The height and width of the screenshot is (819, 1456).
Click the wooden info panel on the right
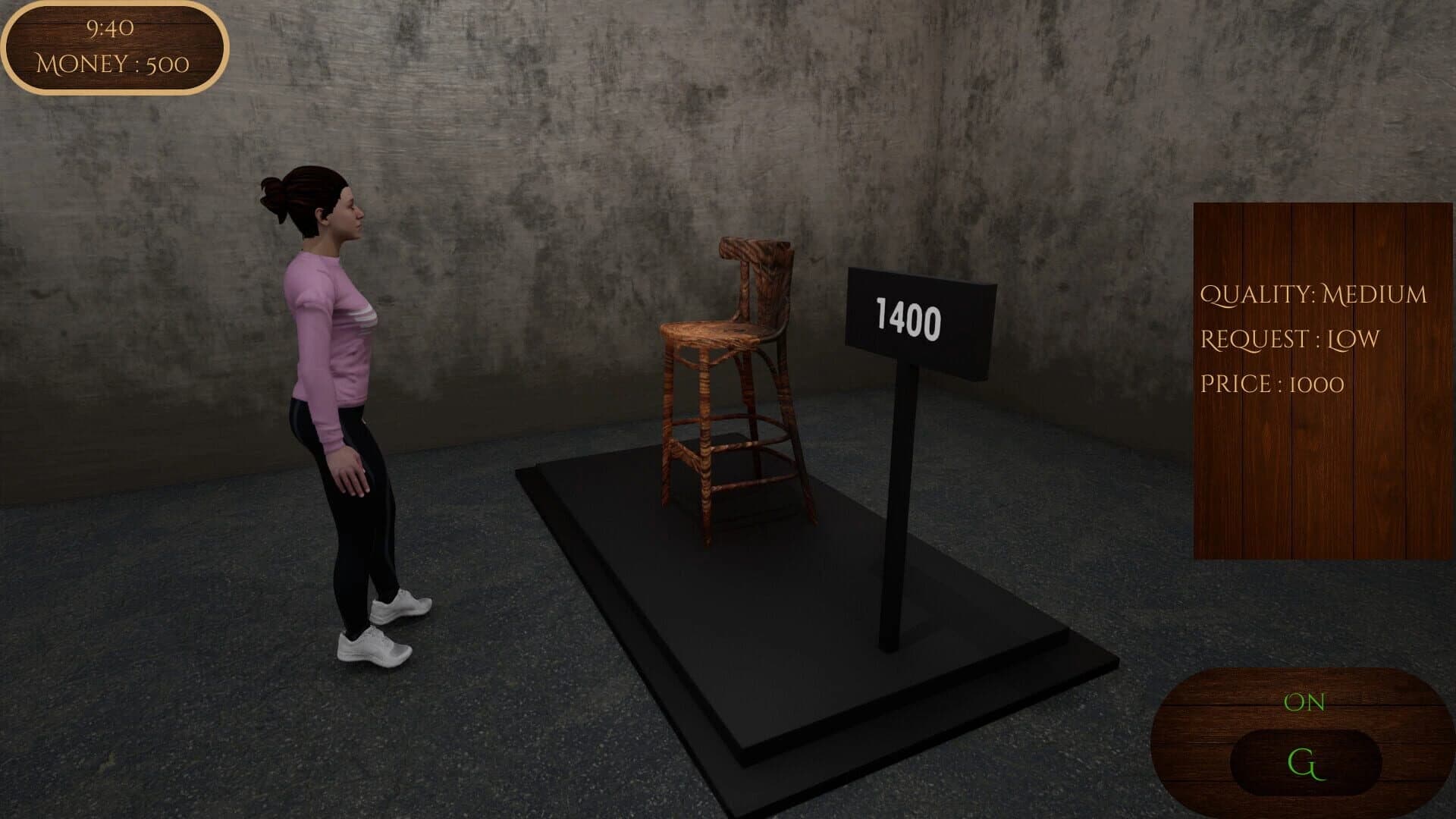point(1319,379)
